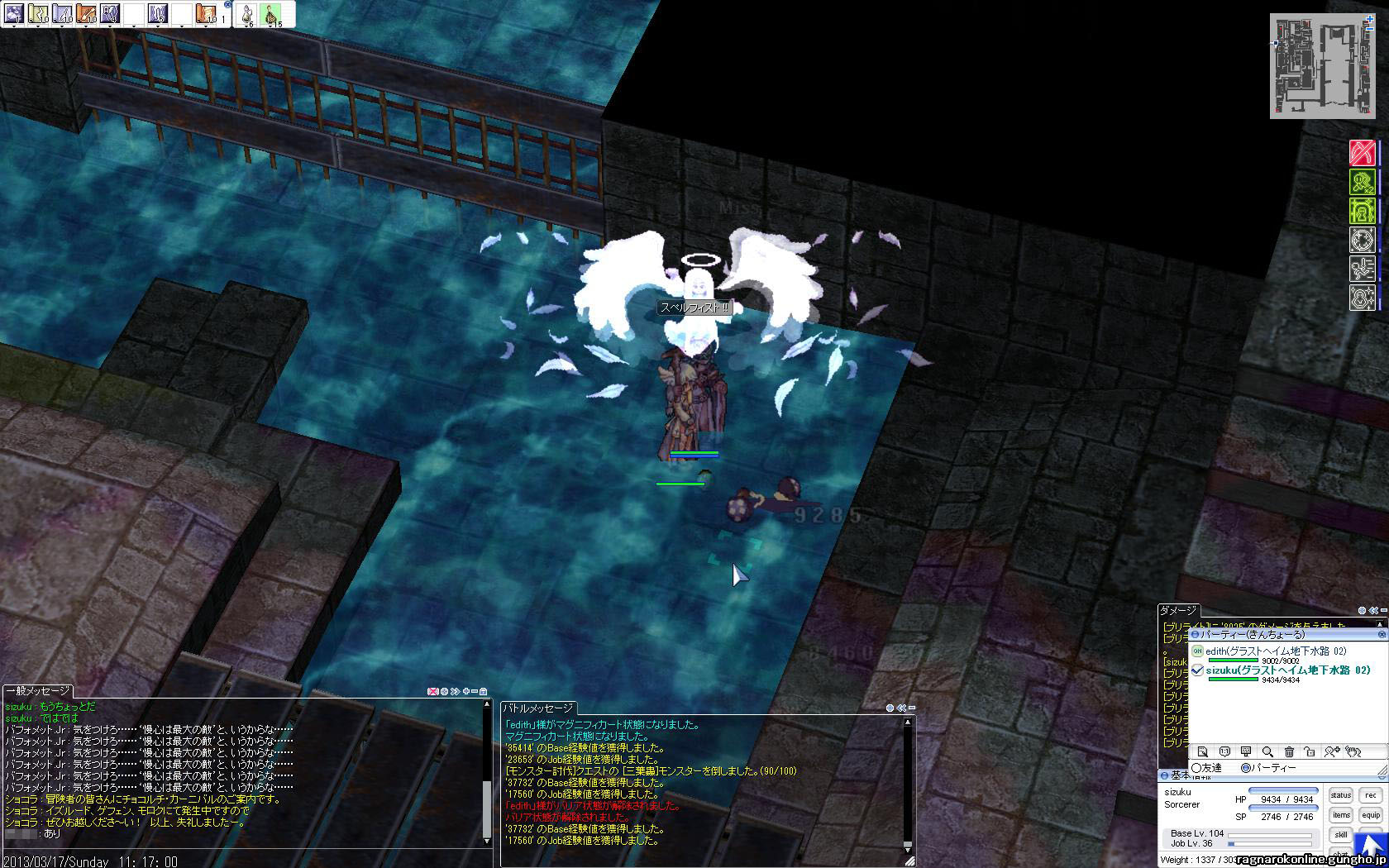
Task: Click the add-member icon in party window
Action: (x=1330, y=751)
